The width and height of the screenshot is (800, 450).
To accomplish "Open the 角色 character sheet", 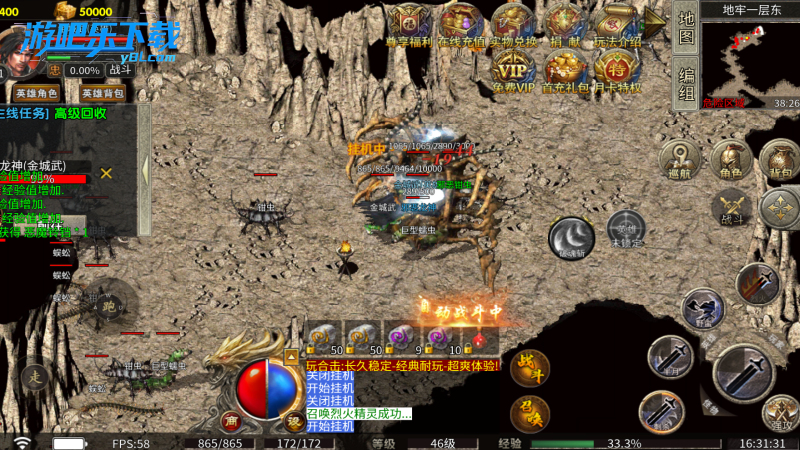I will click(732, 158).
